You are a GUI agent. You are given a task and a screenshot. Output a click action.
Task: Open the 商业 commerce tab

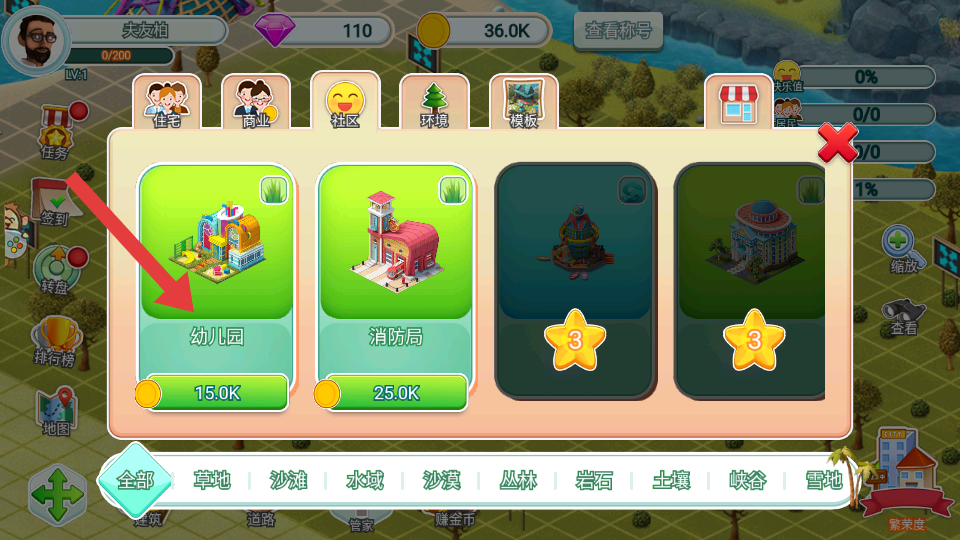[256, 102]
